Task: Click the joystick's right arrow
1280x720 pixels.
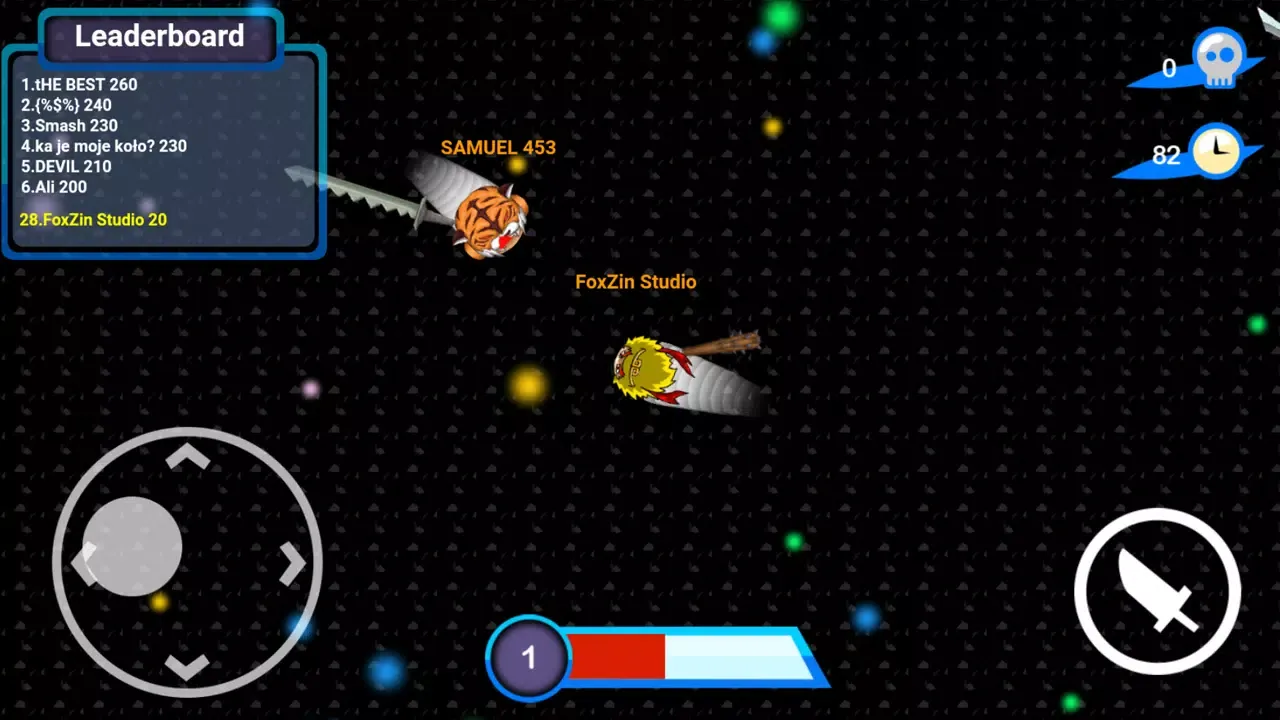Action: 292,564
